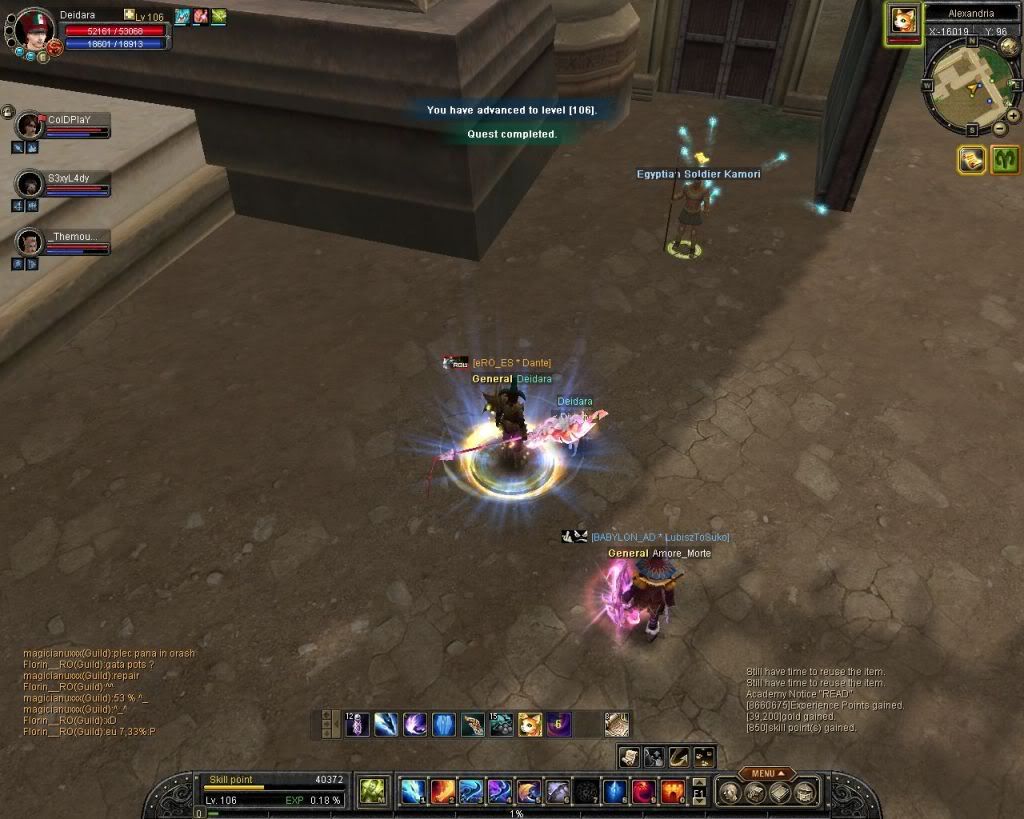Screen dimensions: 1024x819
Task: Click the green ram horns icon
Action: click(1005, 159)
